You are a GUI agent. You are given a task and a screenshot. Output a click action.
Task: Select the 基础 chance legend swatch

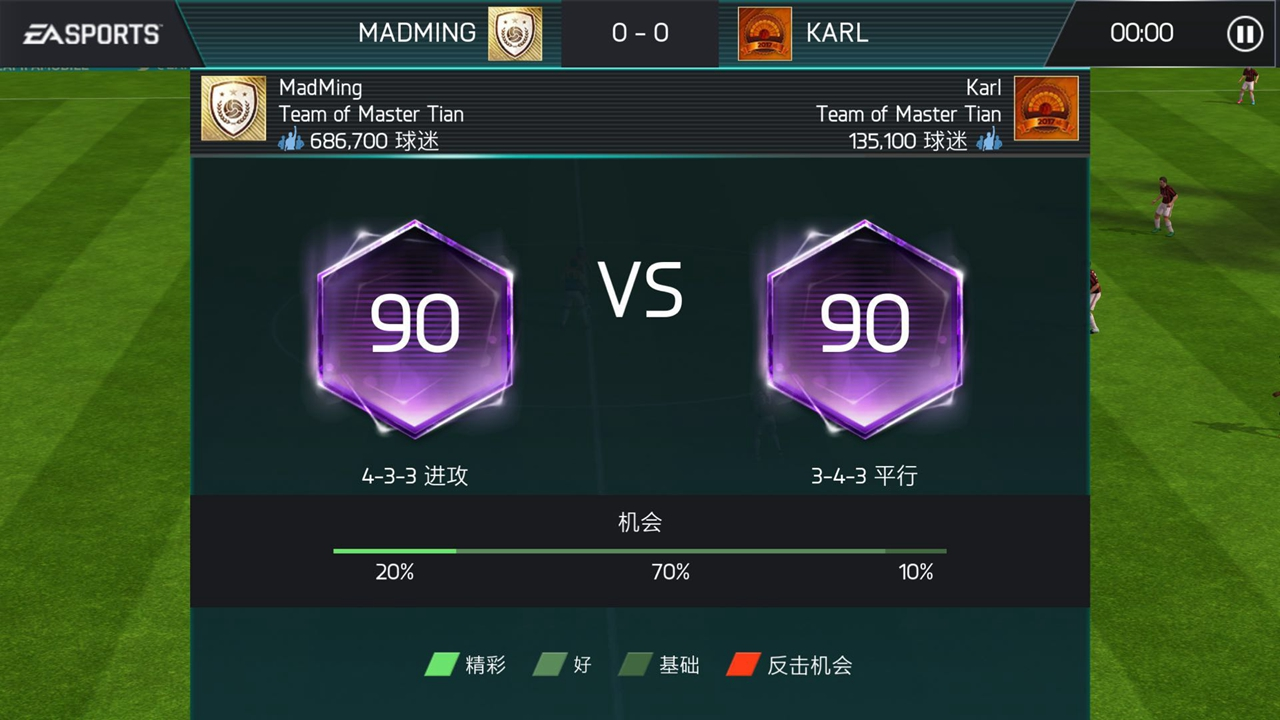tap(636, 665)
